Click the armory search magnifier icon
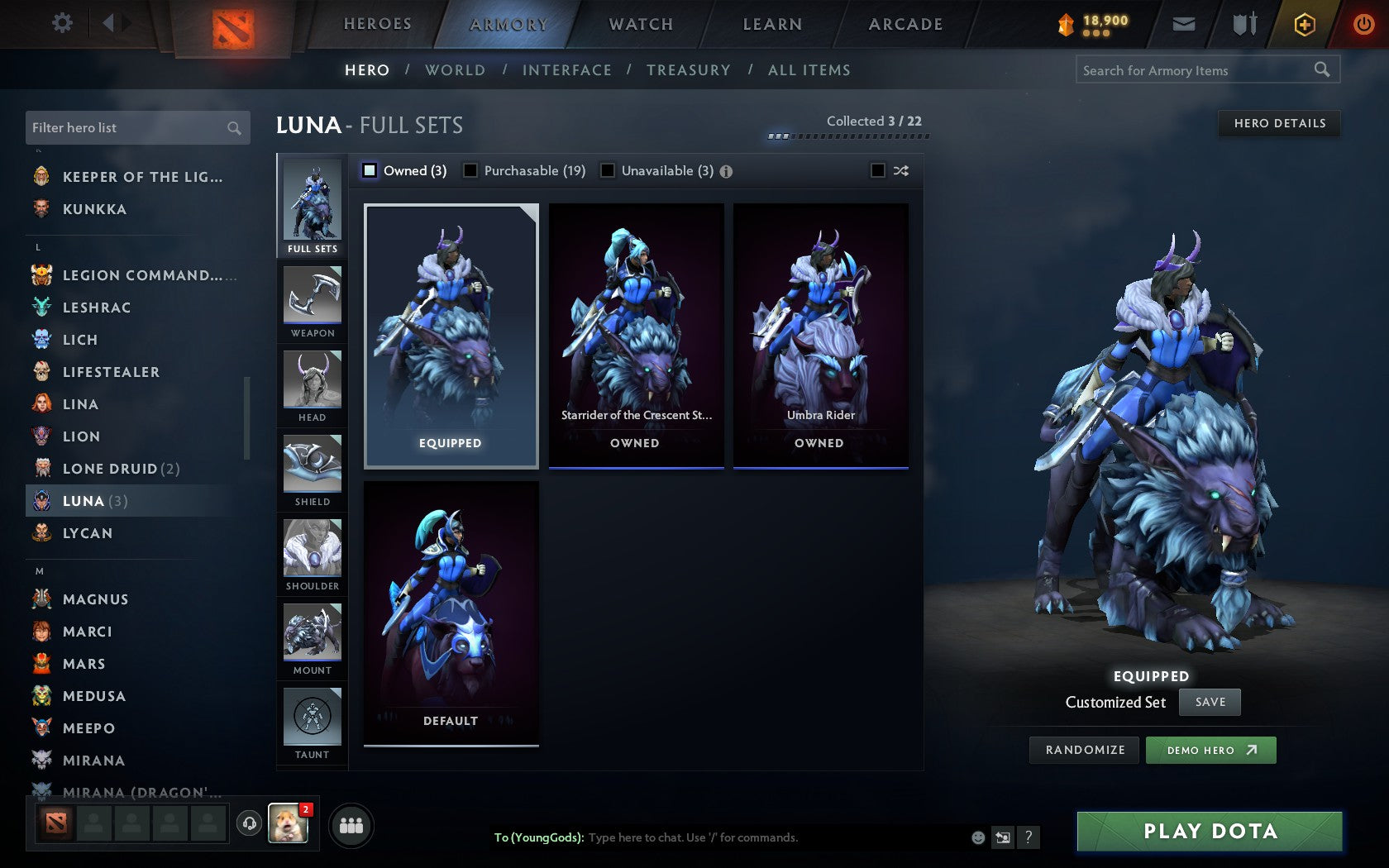Viewport: 1389px width, 868px height. click(x=1321, y=70)
